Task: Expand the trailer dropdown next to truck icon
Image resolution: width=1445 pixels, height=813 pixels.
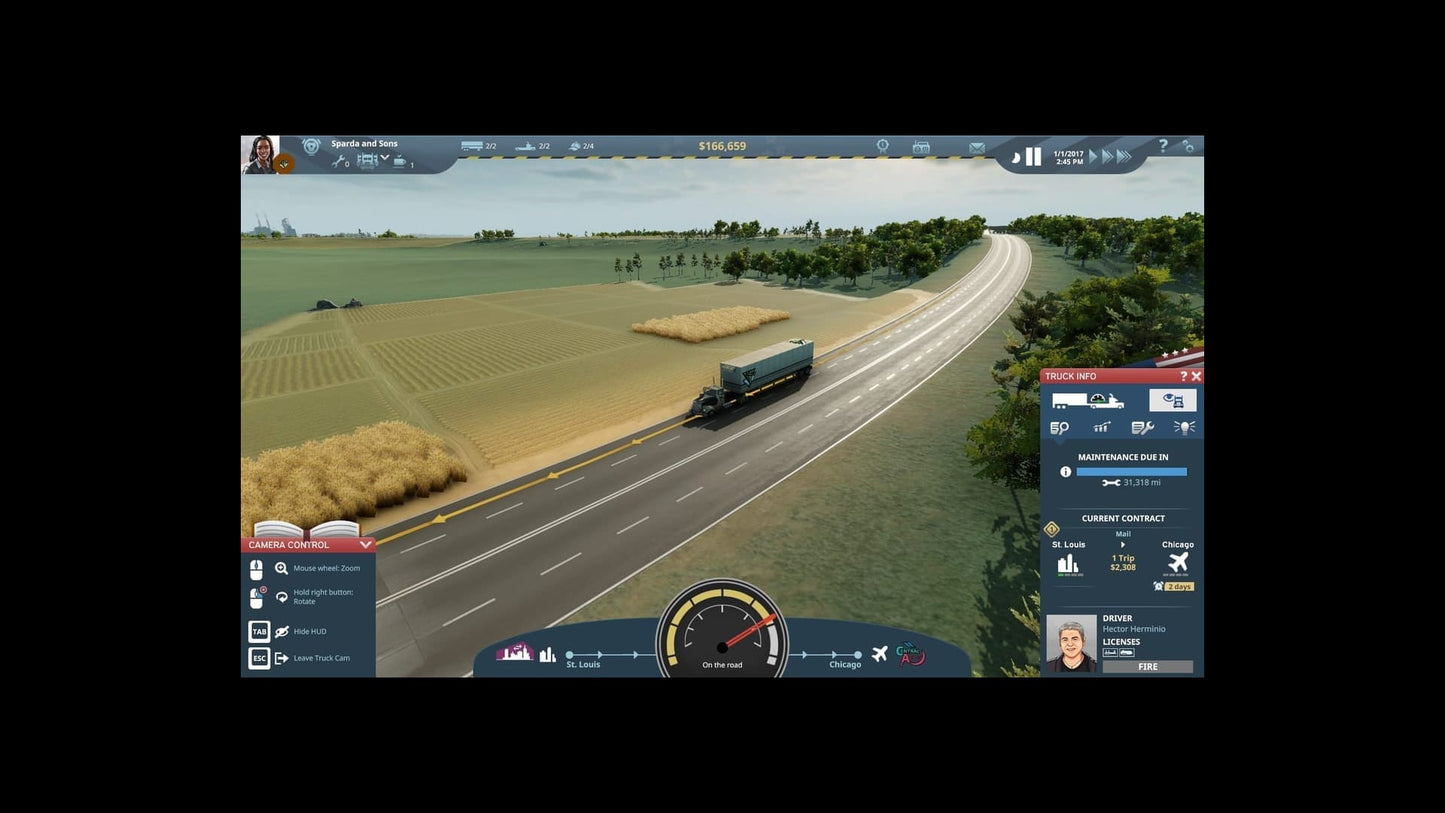Action: (385, 158)
